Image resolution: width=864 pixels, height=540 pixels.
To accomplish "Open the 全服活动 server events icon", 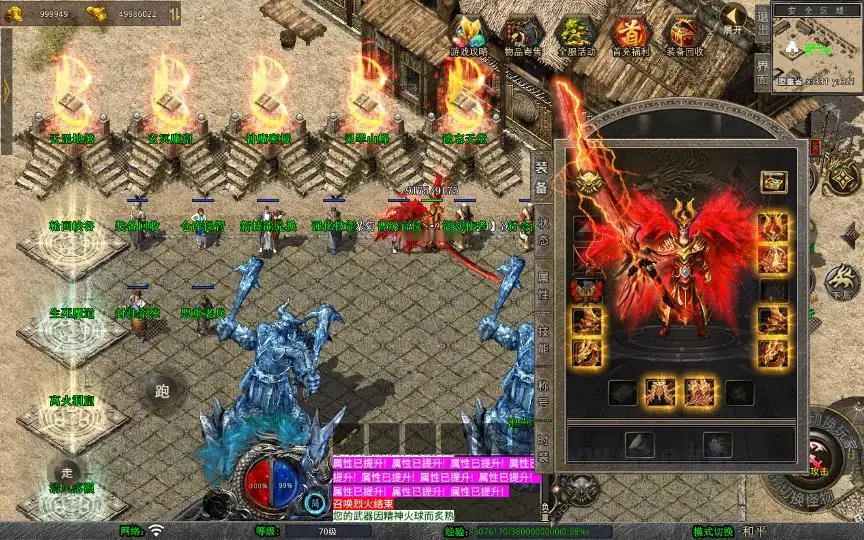I will (x=575, y=36).
